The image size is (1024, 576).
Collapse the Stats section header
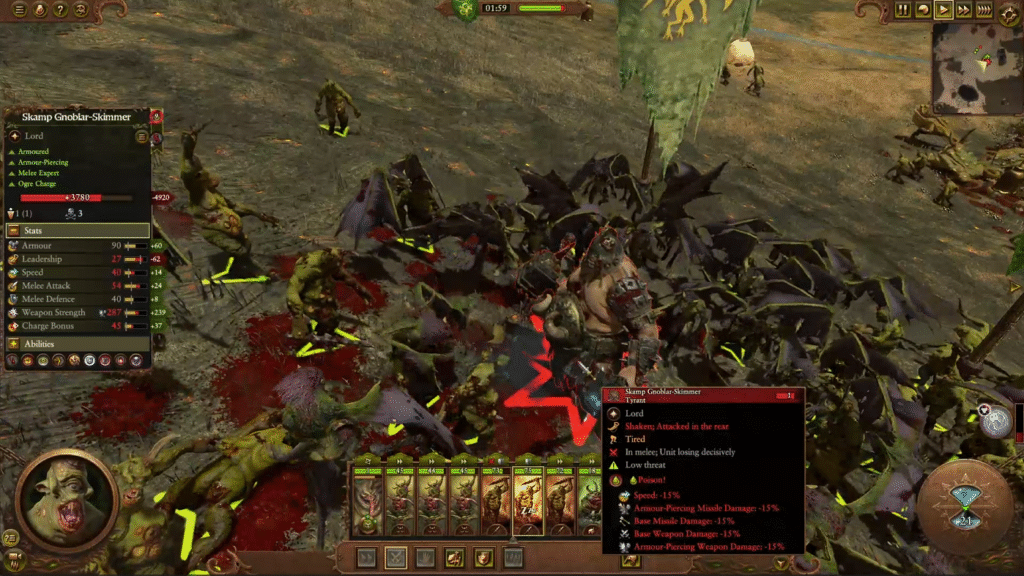(78, 230)
